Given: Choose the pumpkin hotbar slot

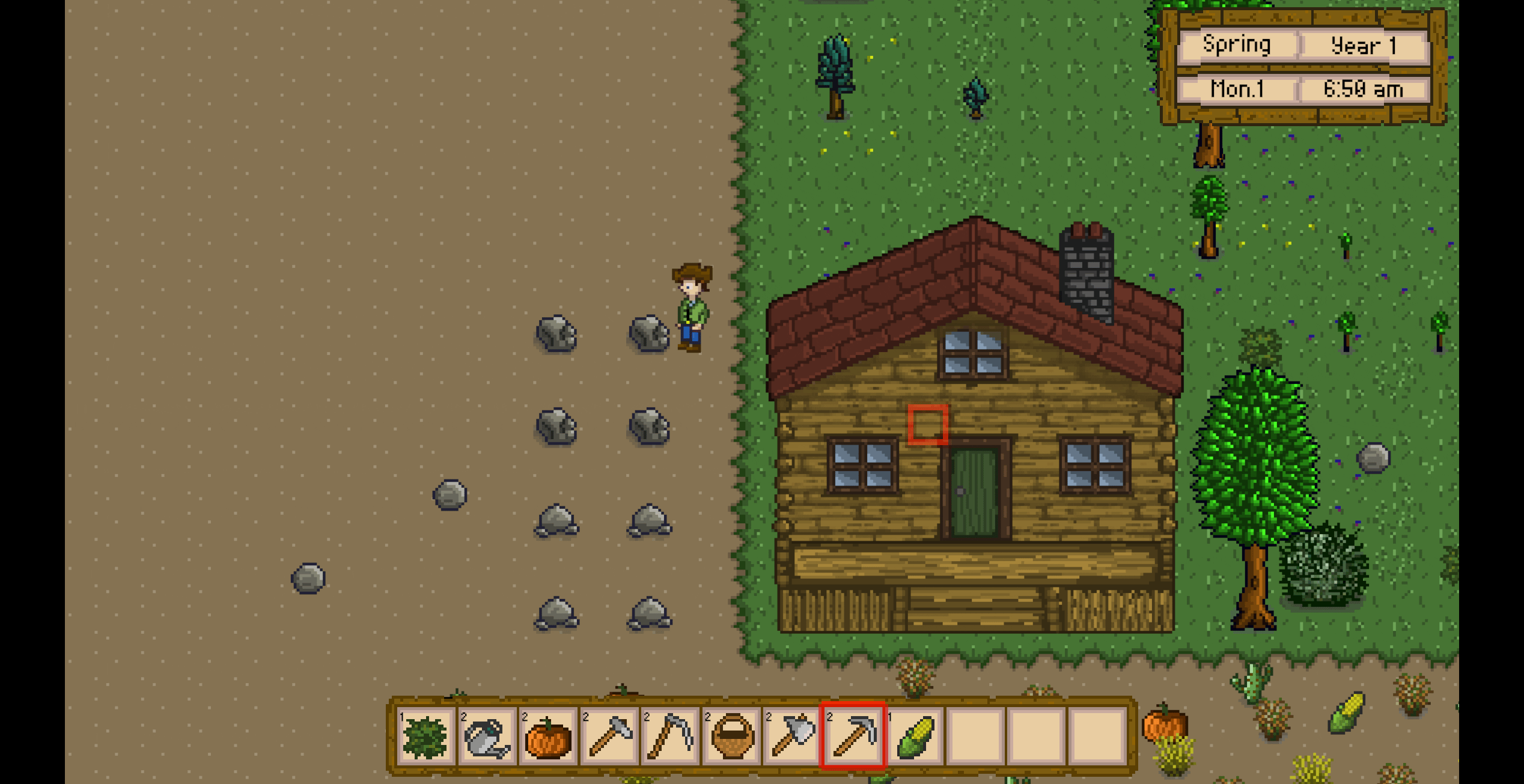Looking at the screenshot, I should [x=548, y=736].
